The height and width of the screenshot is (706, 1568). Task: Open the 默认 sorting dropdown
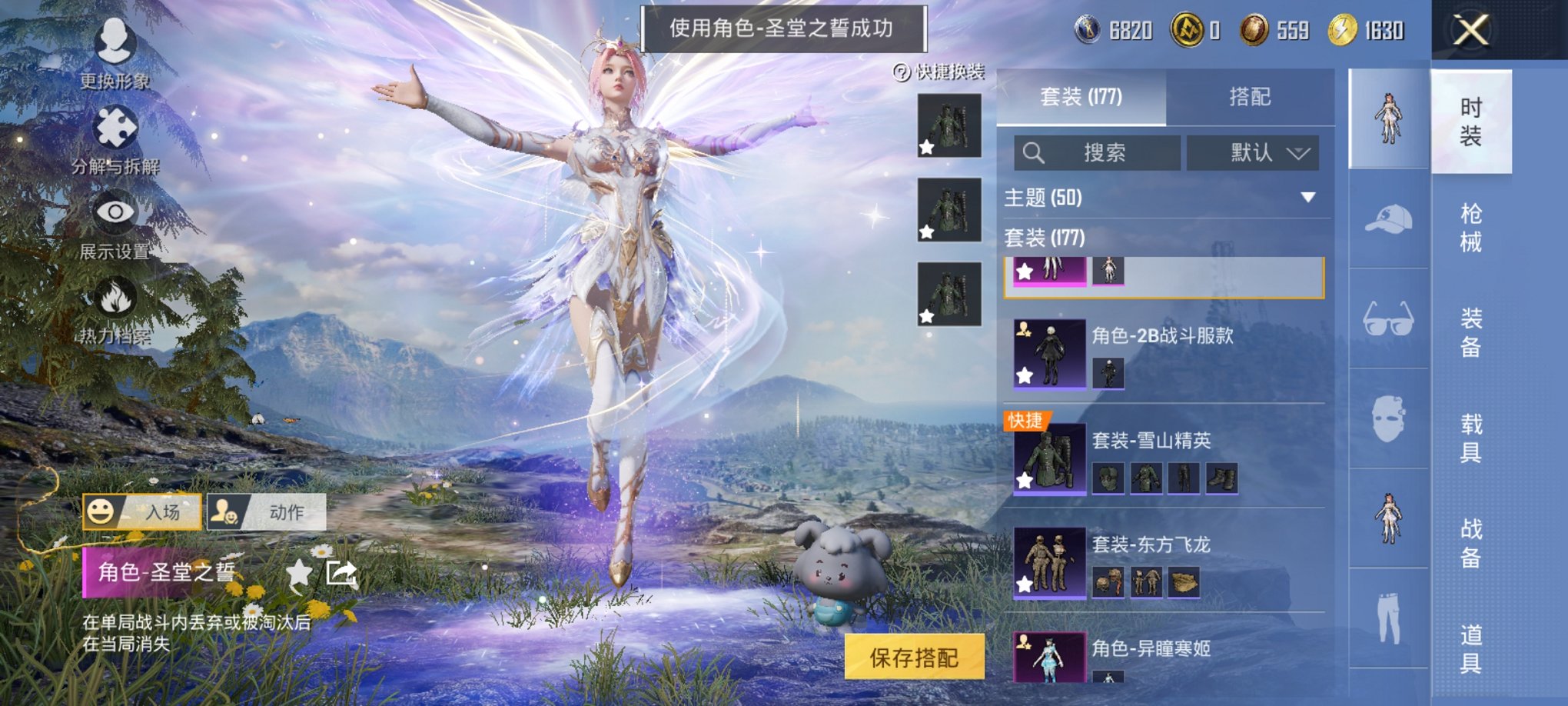[1254, 153]
